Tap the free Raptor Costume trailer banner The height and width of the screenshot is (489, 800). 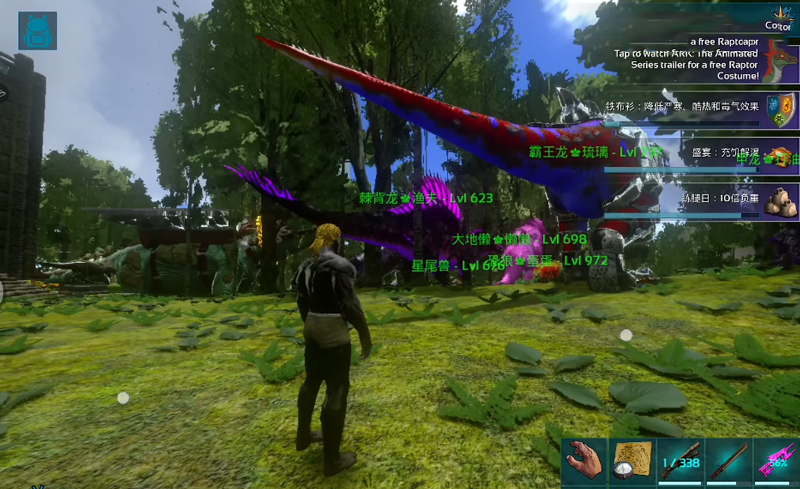[x=700, y=57]
